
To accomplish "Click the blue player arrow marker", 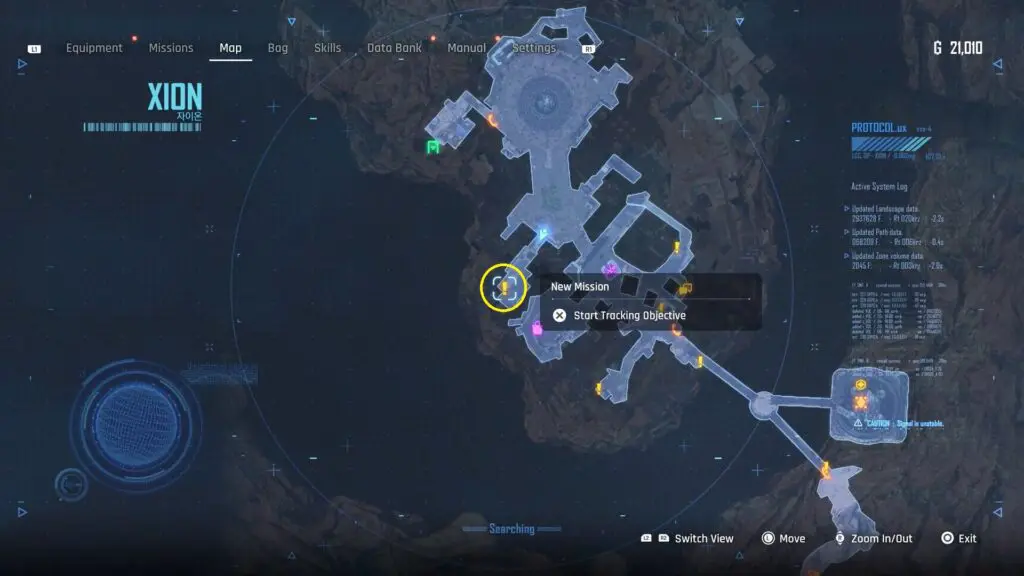I will pos(543,236).
